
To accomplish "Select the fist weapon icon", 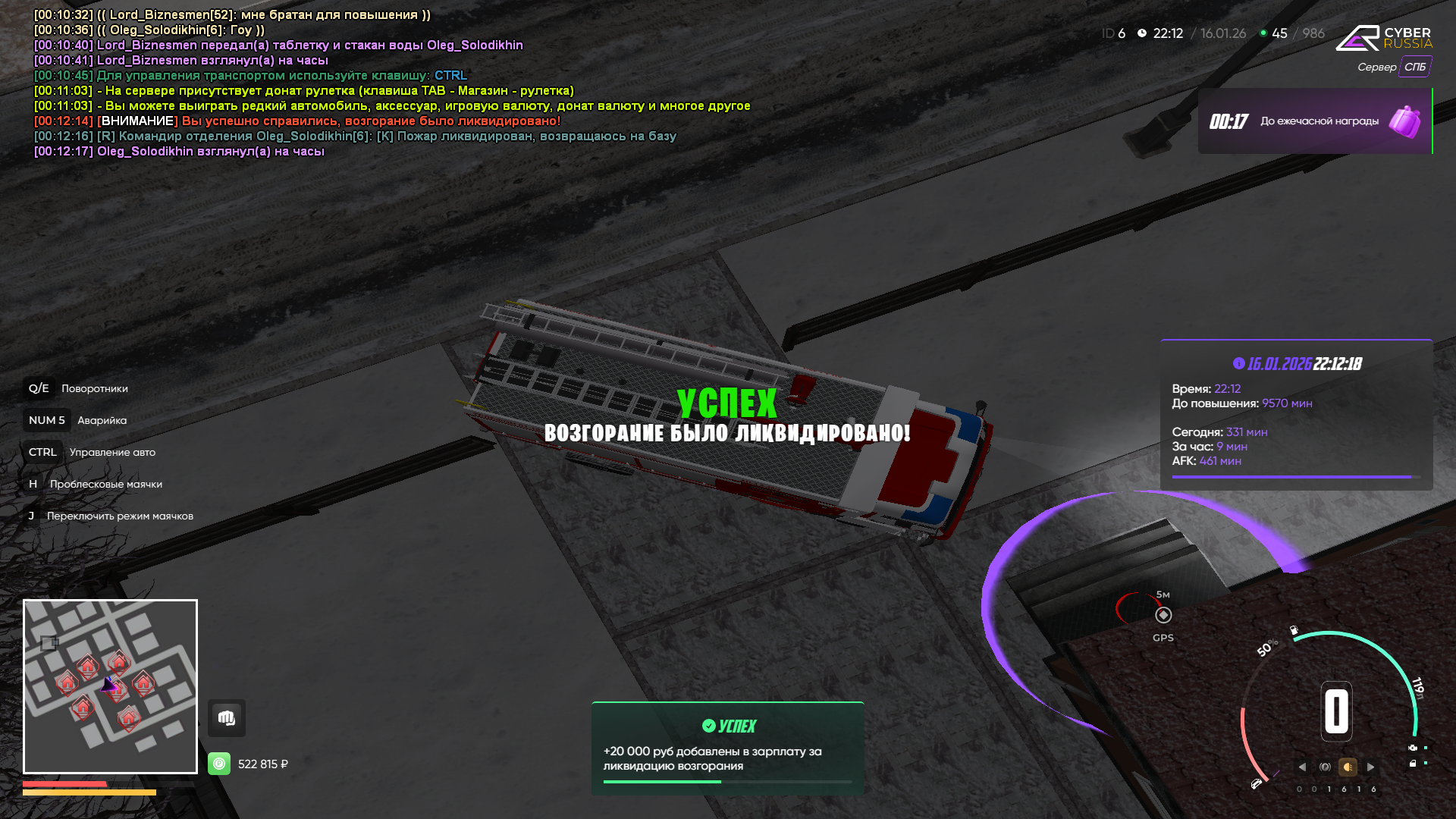I will [227, 718].
